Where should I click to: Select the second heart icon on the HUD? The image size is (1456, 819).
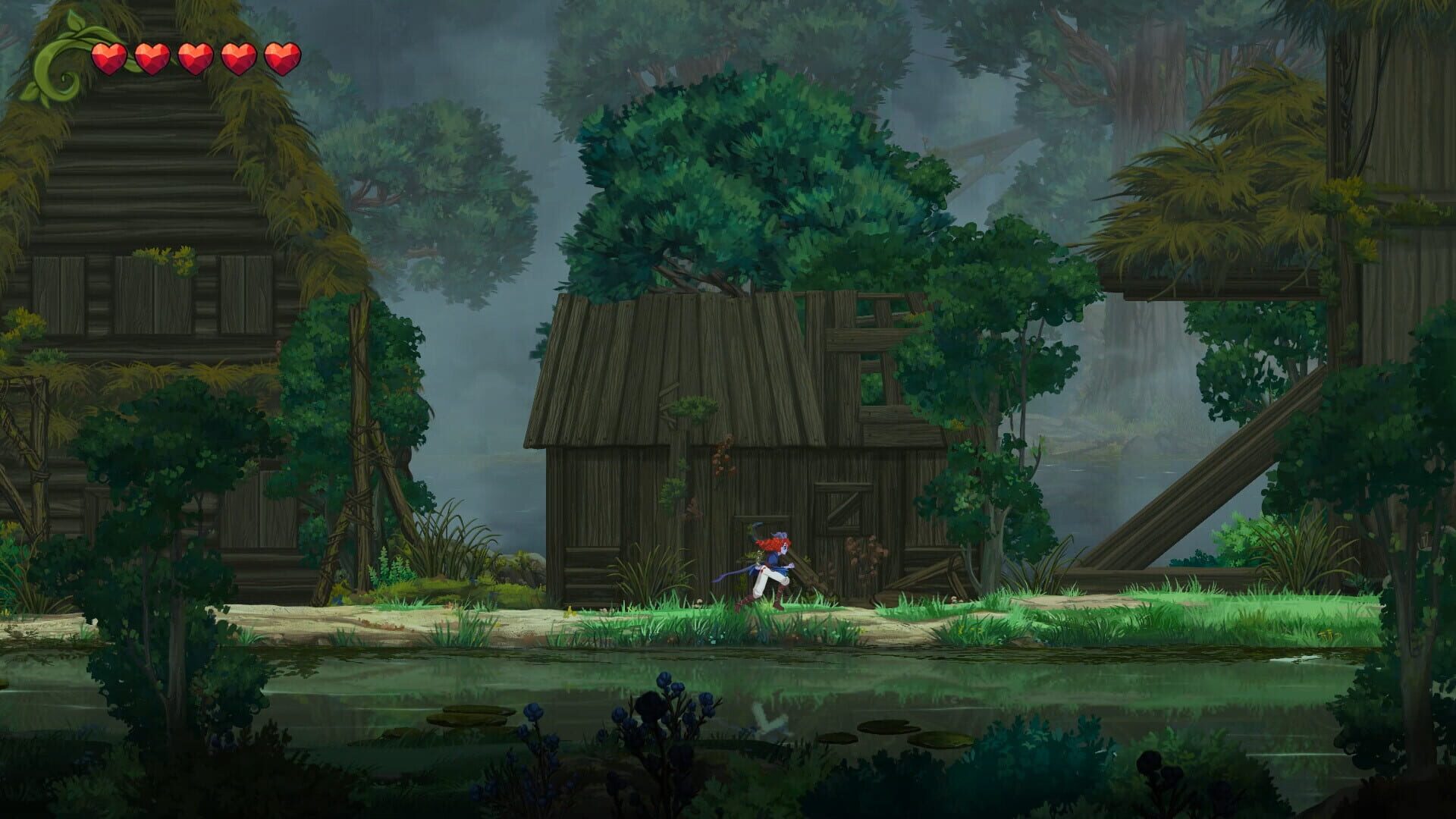click(152, 58)
